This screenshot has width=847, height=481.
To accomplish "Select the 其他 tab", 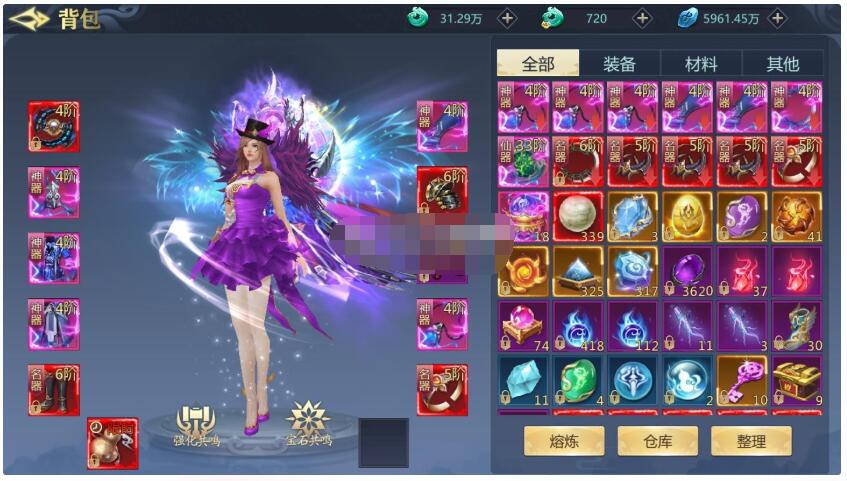I will pos(782,63).
